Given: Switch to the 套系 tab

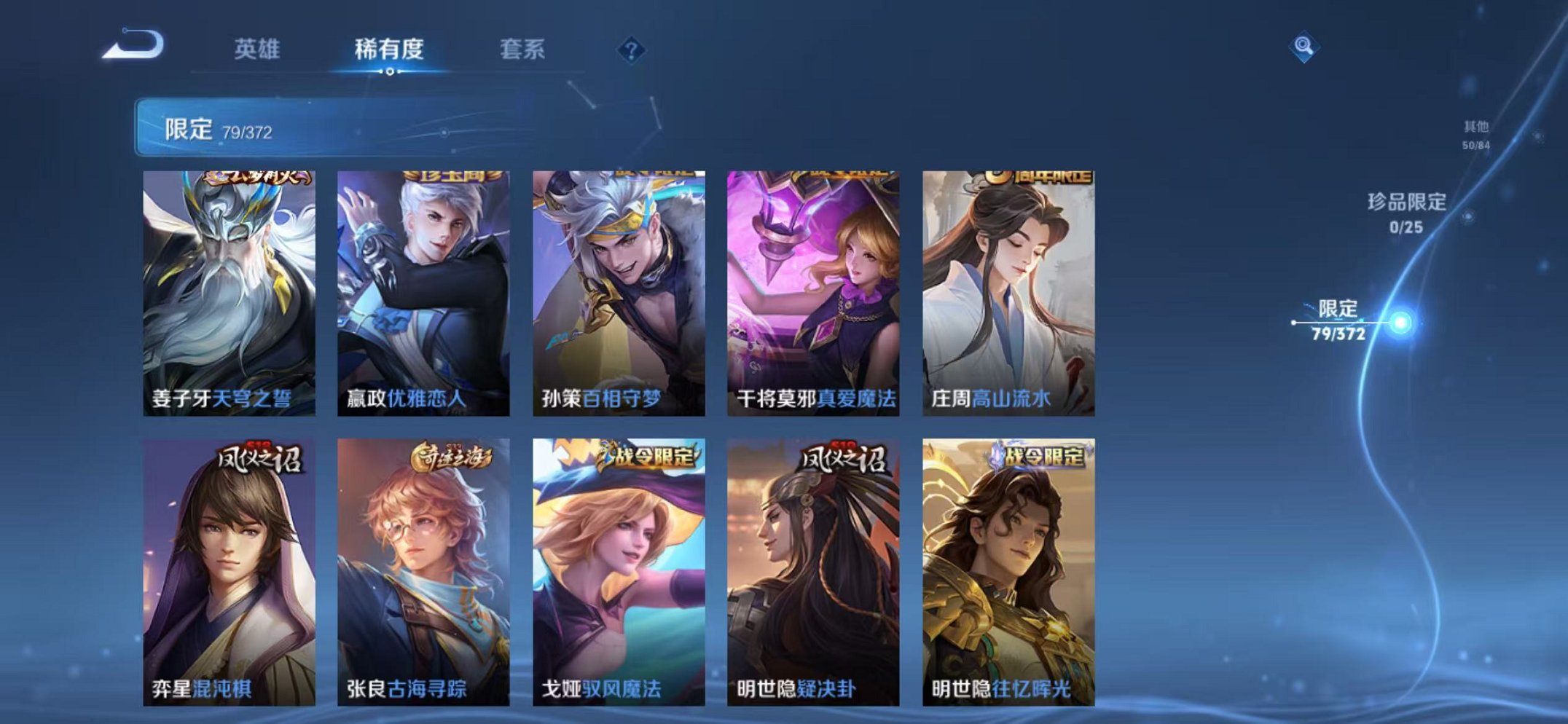Looking at the screenshot, I should click(522, 50).
